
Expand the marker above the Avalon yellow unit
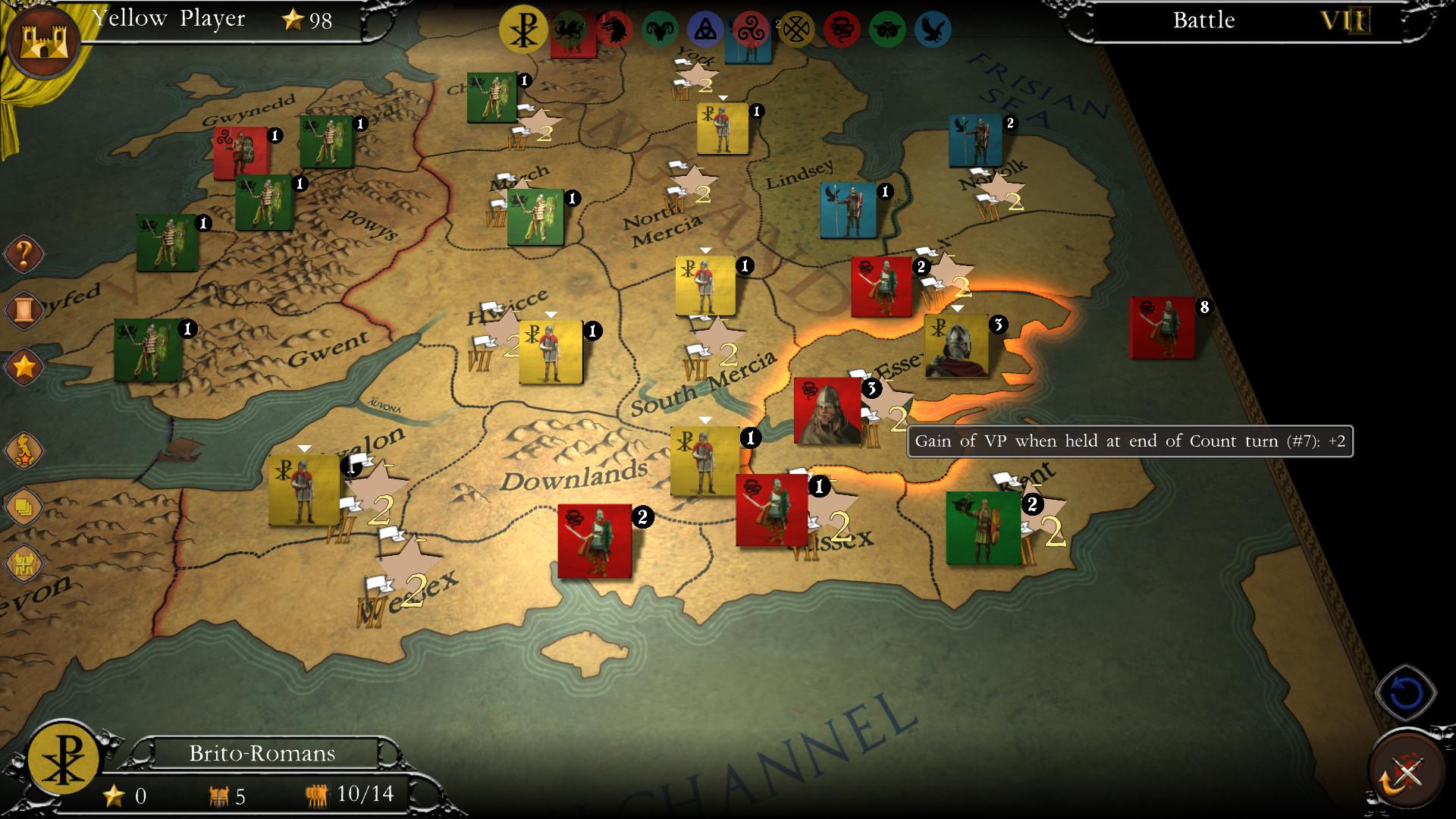click(x=303, y=447)
